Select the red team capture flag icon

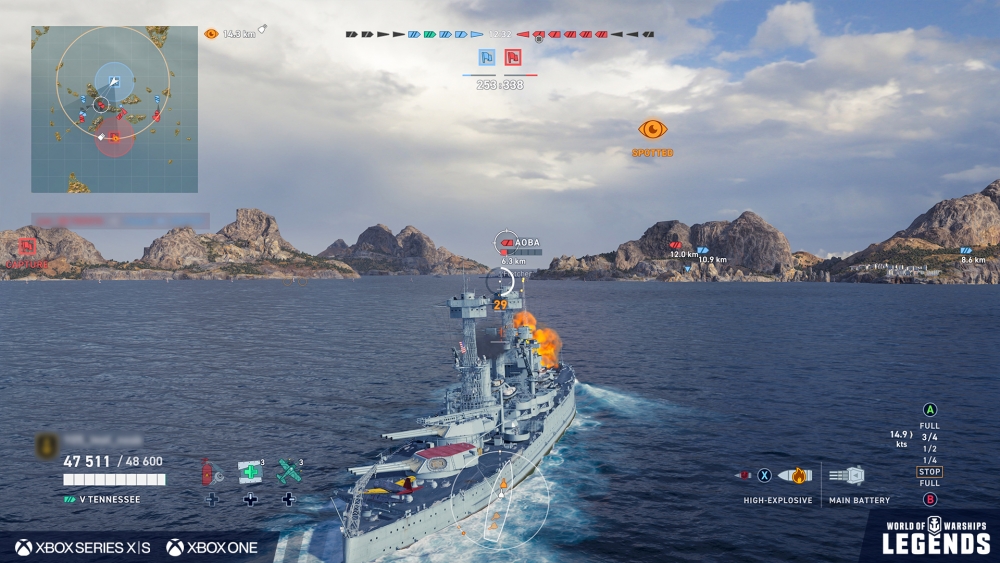(513, 58)
